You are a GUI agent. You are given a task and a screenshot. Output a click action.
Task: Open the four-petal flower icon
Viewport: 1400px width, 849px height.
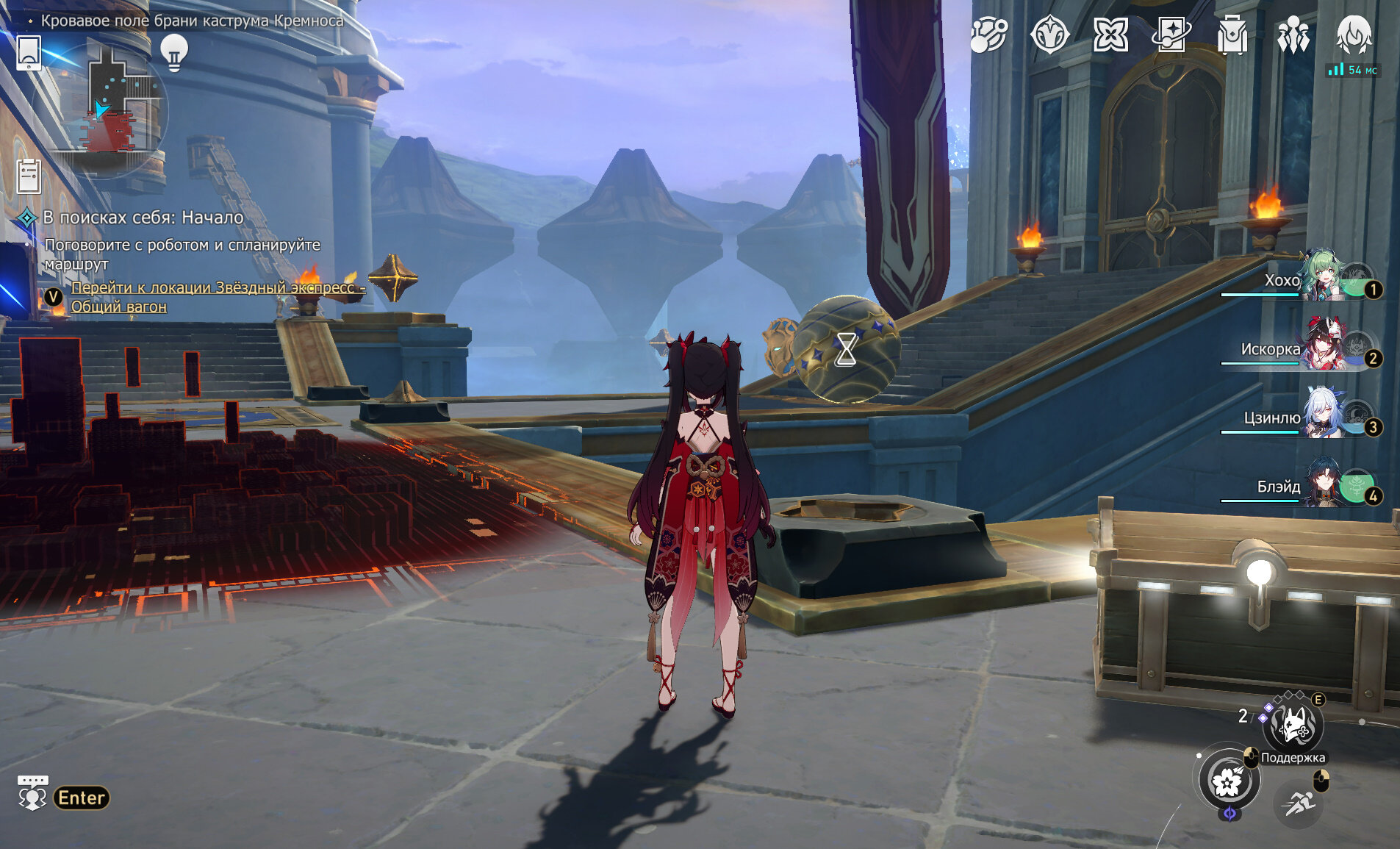pyautogui.click(x=1110, y=35)
